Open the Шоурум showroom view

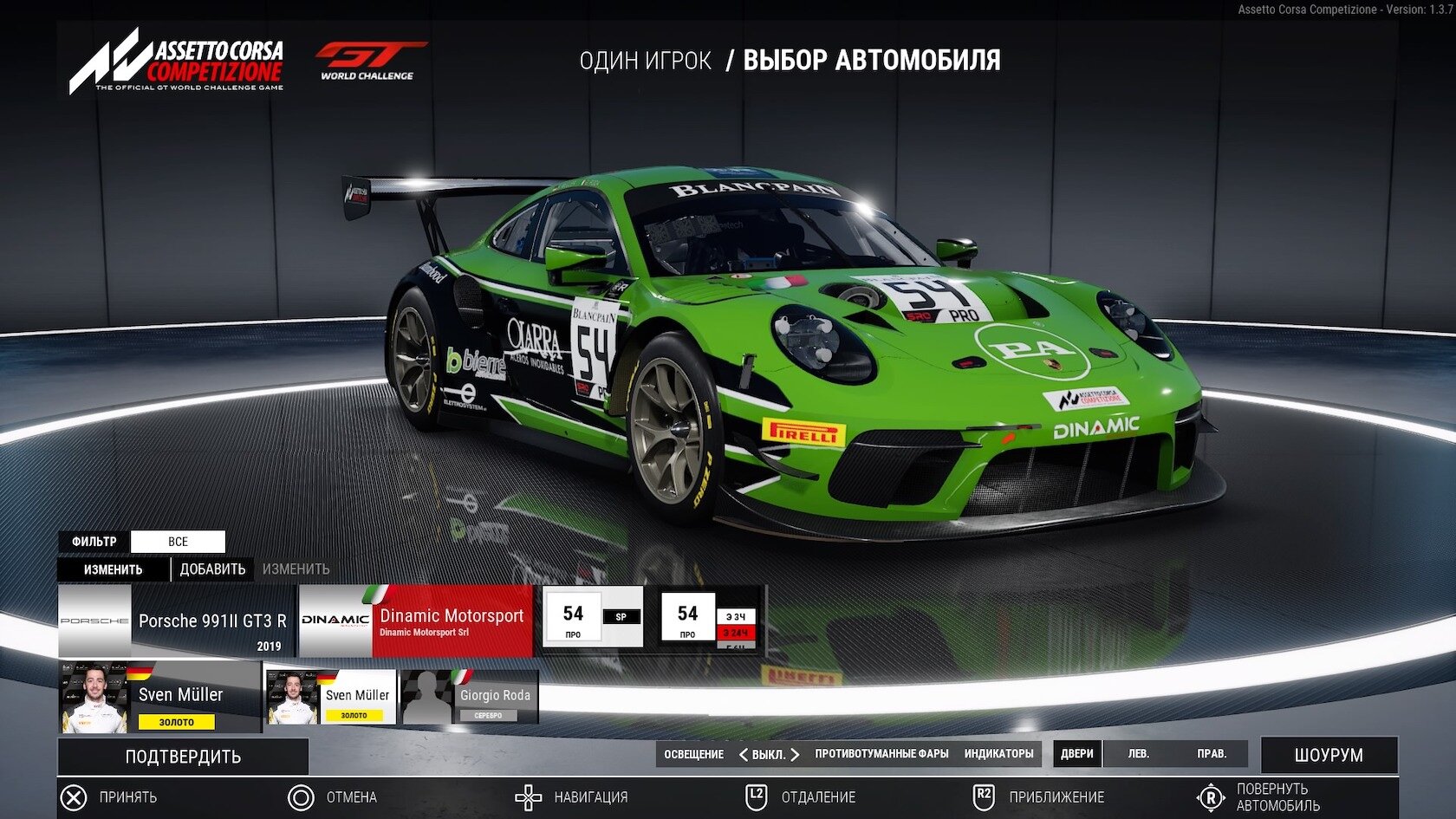coord(1329,755)
